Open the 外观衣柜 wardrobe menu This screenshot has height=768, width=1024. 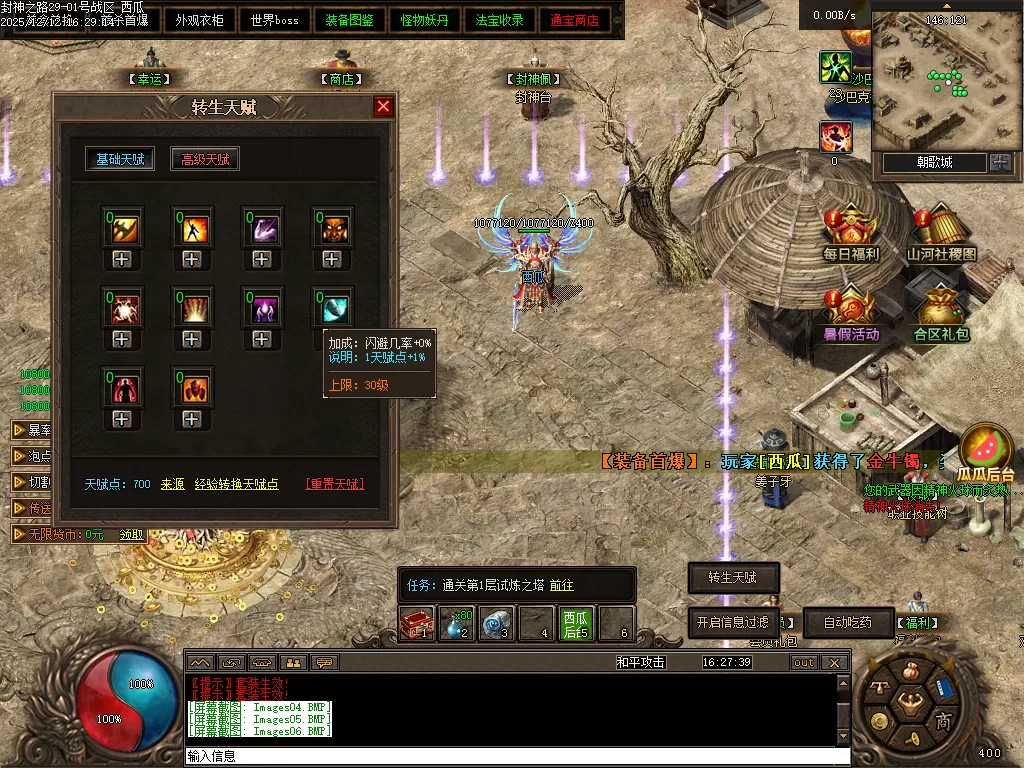pos(200,20)
